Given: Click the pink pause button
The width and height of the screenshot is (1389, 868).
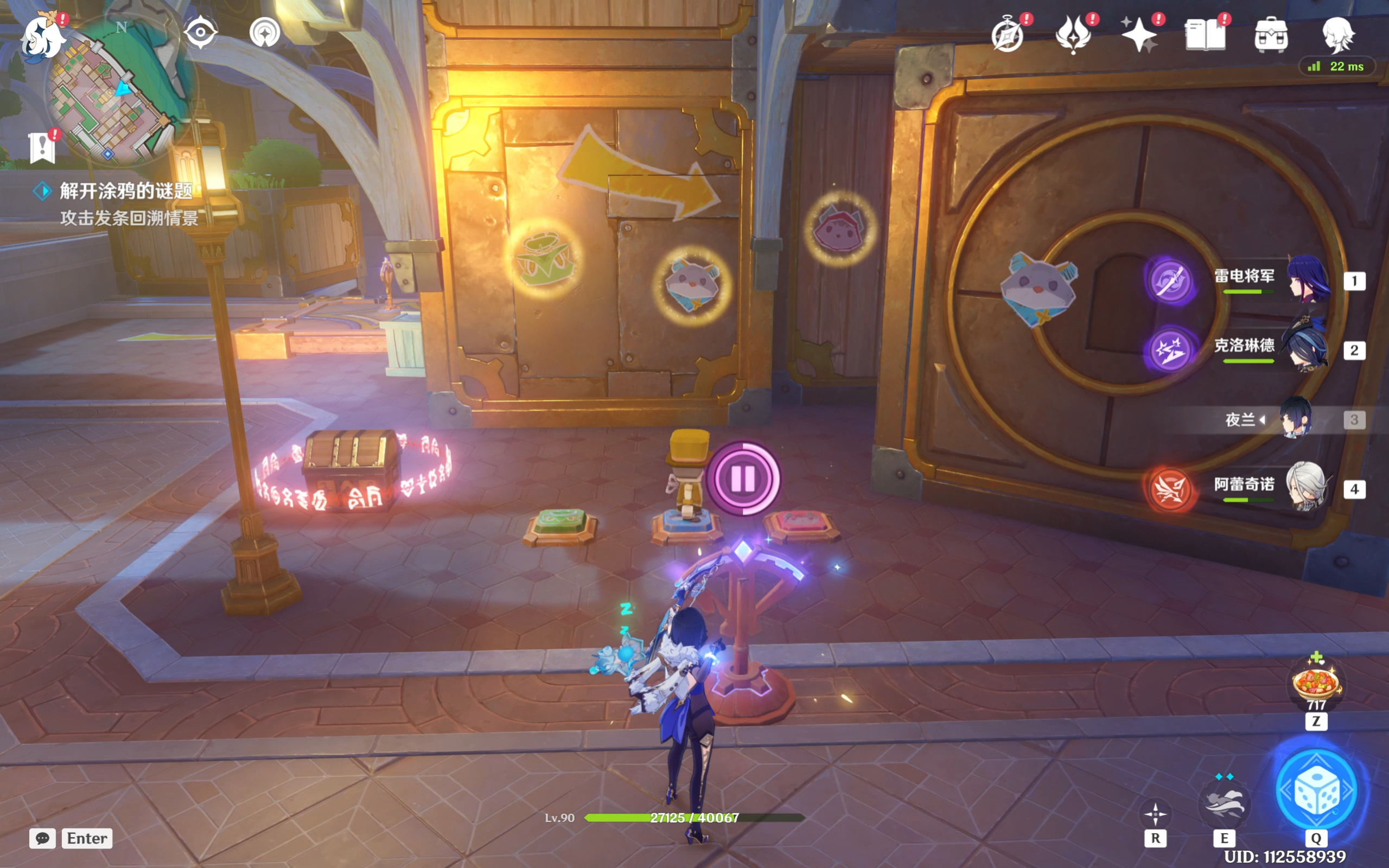Looking at the screenshot, I should (743, 478).
